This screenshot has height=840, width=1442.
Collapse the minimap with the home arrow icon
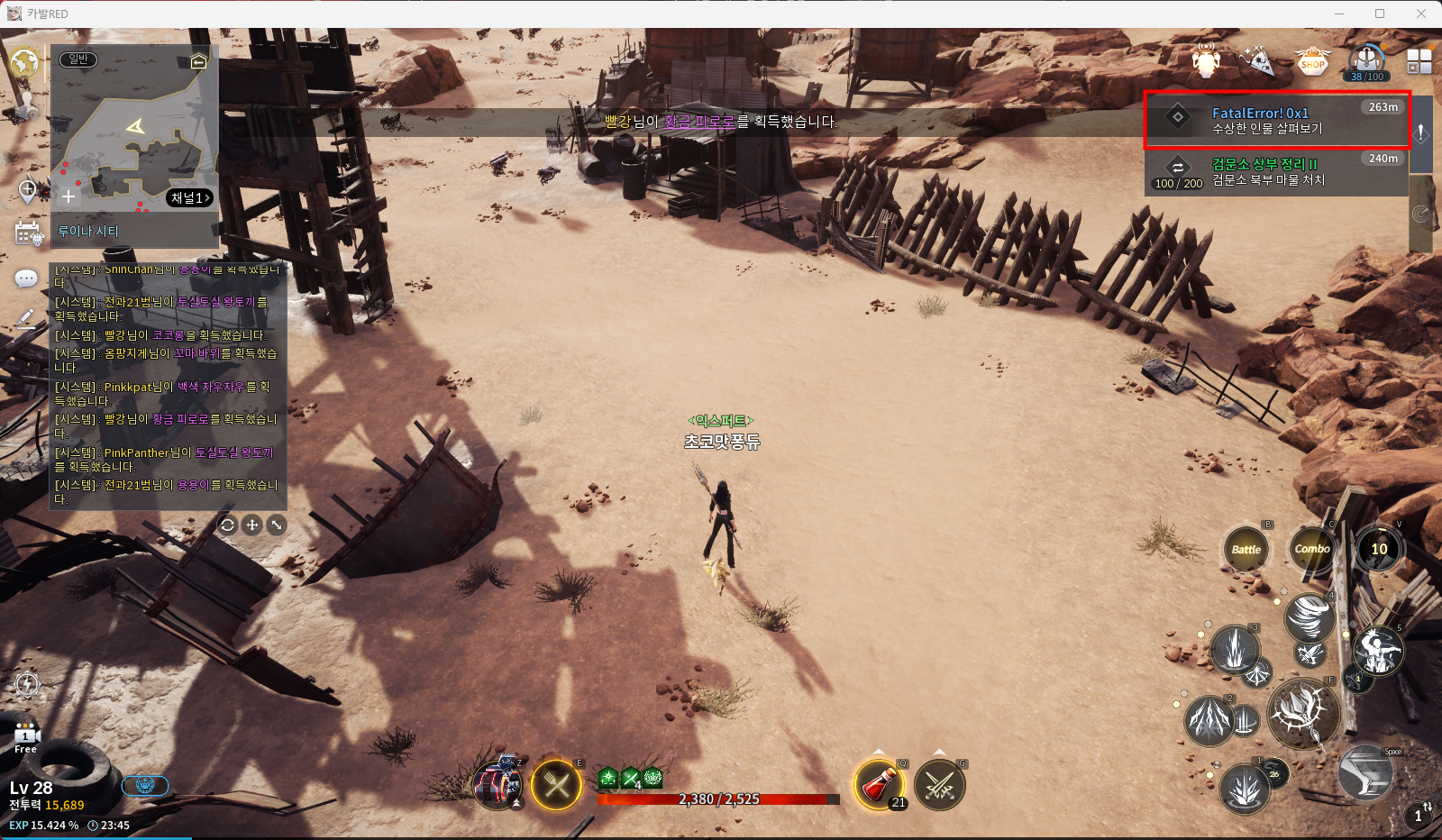tap(198, 61)
